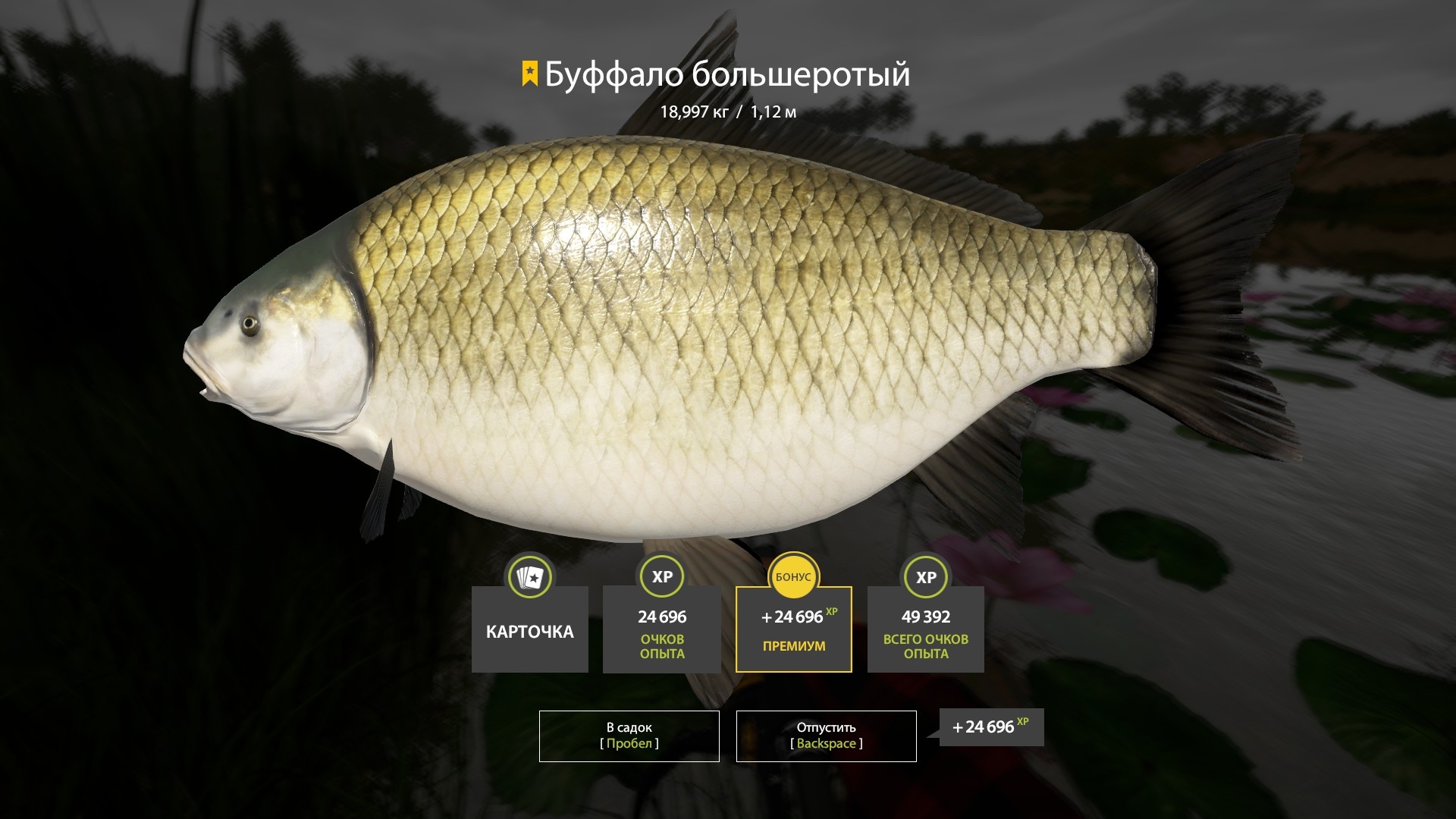Click the ОЧКОВ ОПЫТА experience panel
Screen dimensions: 1456x819
(x=661, y=629)
